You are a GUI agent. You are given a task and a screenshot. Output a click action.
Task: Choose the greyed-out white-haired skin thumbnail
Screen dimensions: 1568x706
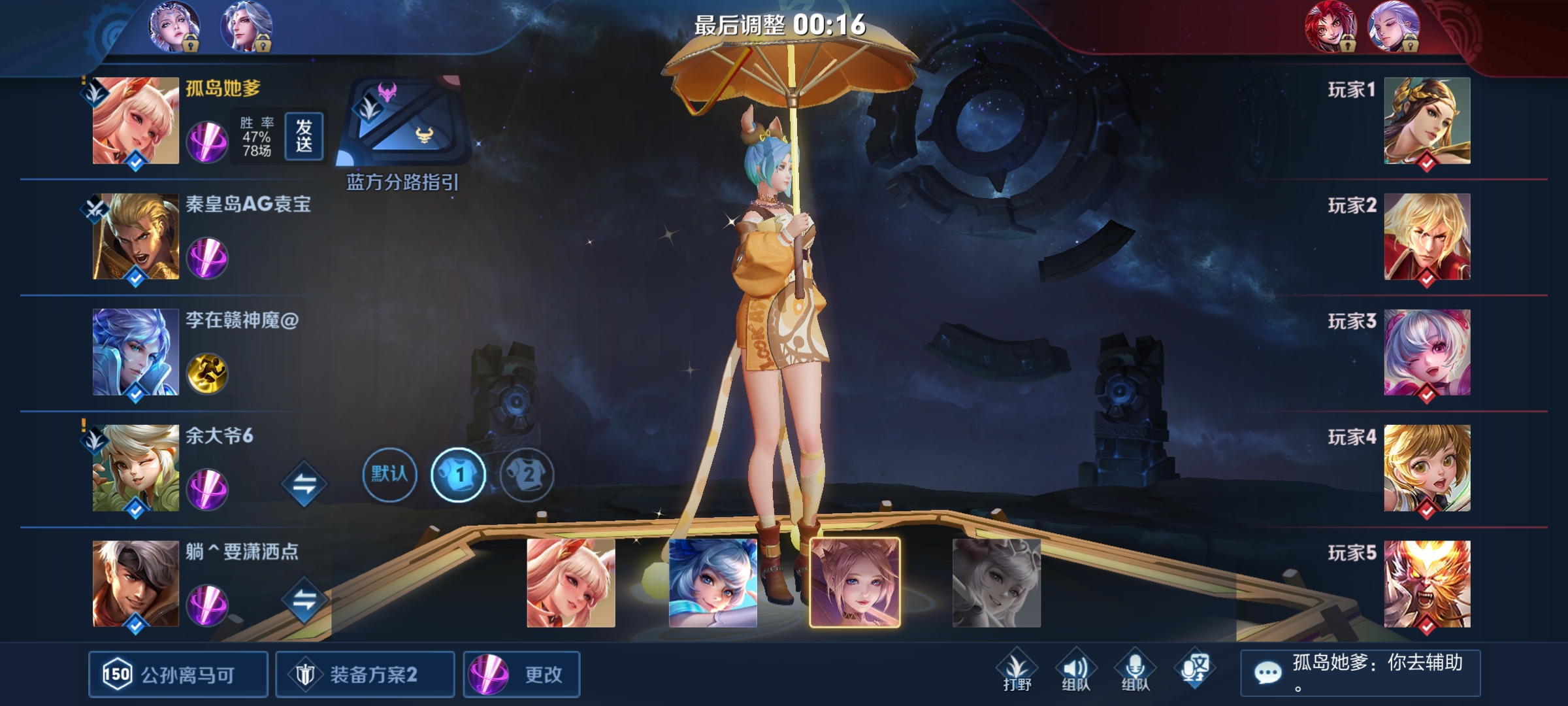[x=996, y=582]
